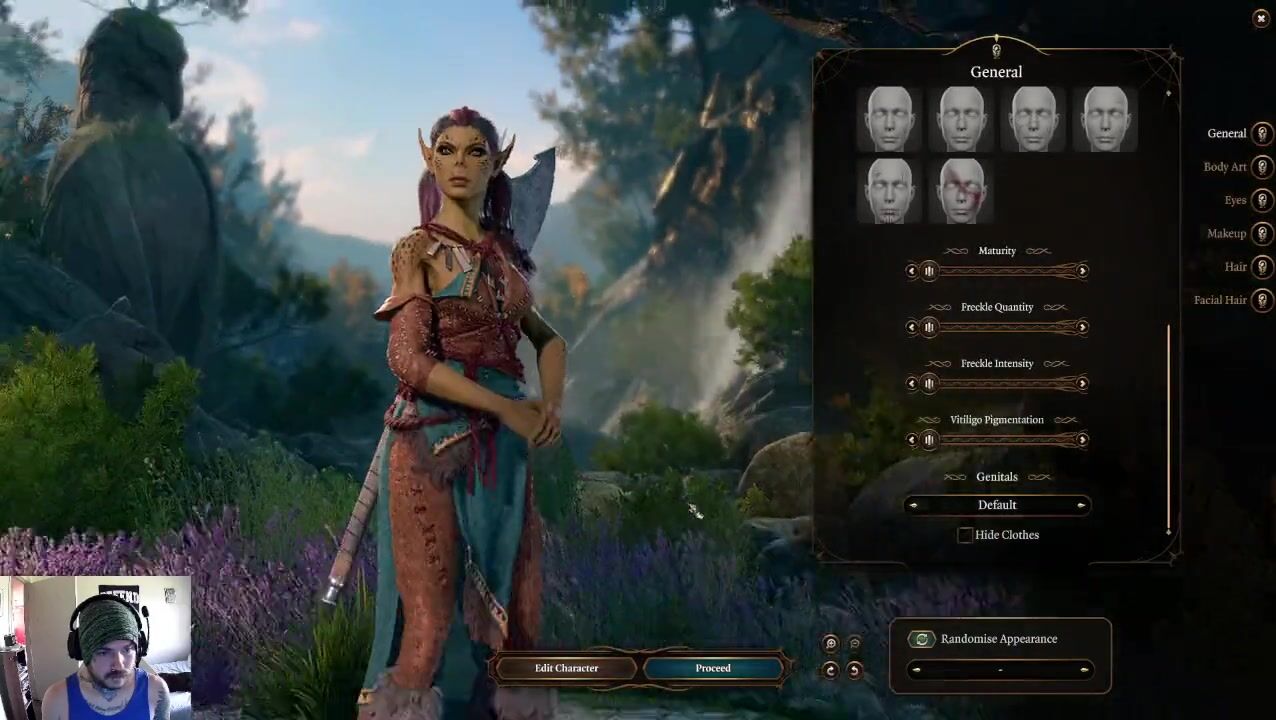Image resolution: width=1276 pixels, height=720 pixels.
Task: Cycle Genitals option with left arrow
Action: 913,505
